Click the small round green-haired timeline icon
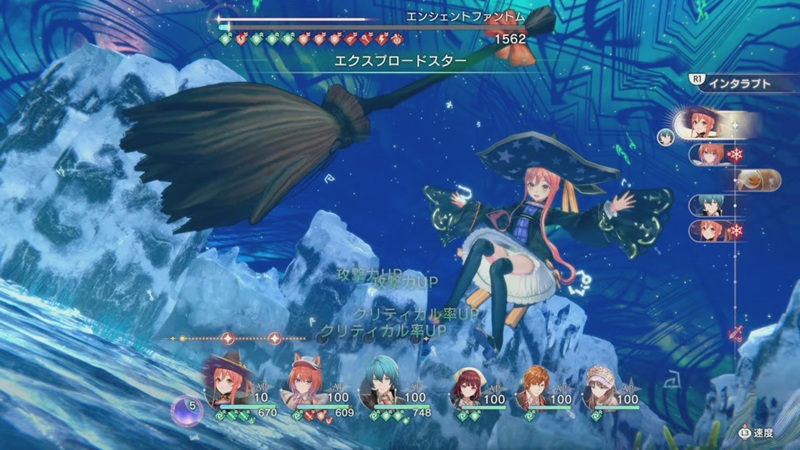800x450 pixels. coord(667,133)
